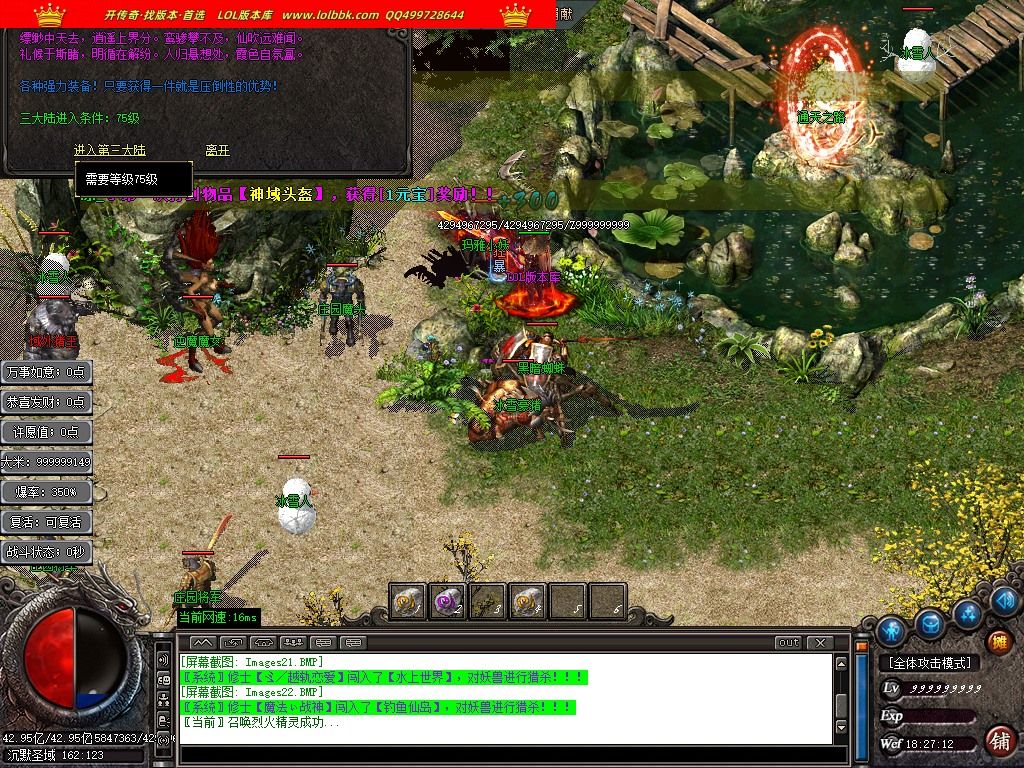The image size is (1024, 768).
Task: Click the 战斗状态 combat status button
Action: [x=47, y=552]
